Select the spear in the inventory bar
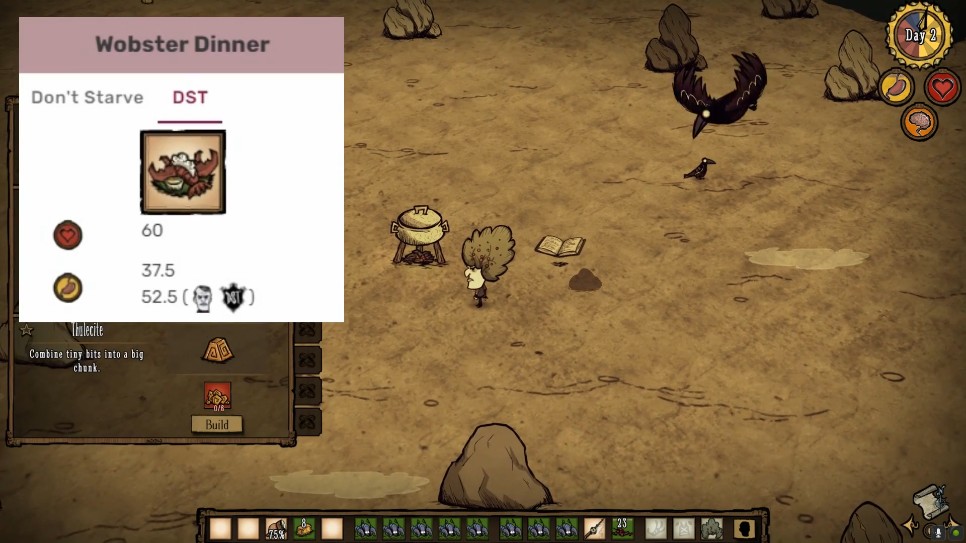This screenshot has height=543, width=966. pyautogui.click(x=595, y=528)
